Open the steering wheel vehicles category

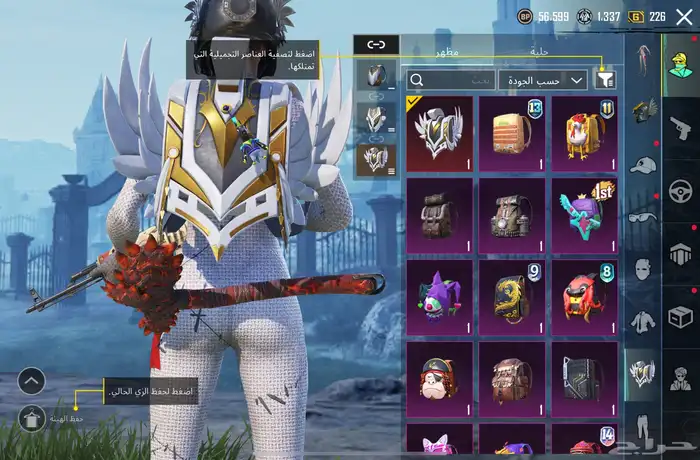pos(681,190)
